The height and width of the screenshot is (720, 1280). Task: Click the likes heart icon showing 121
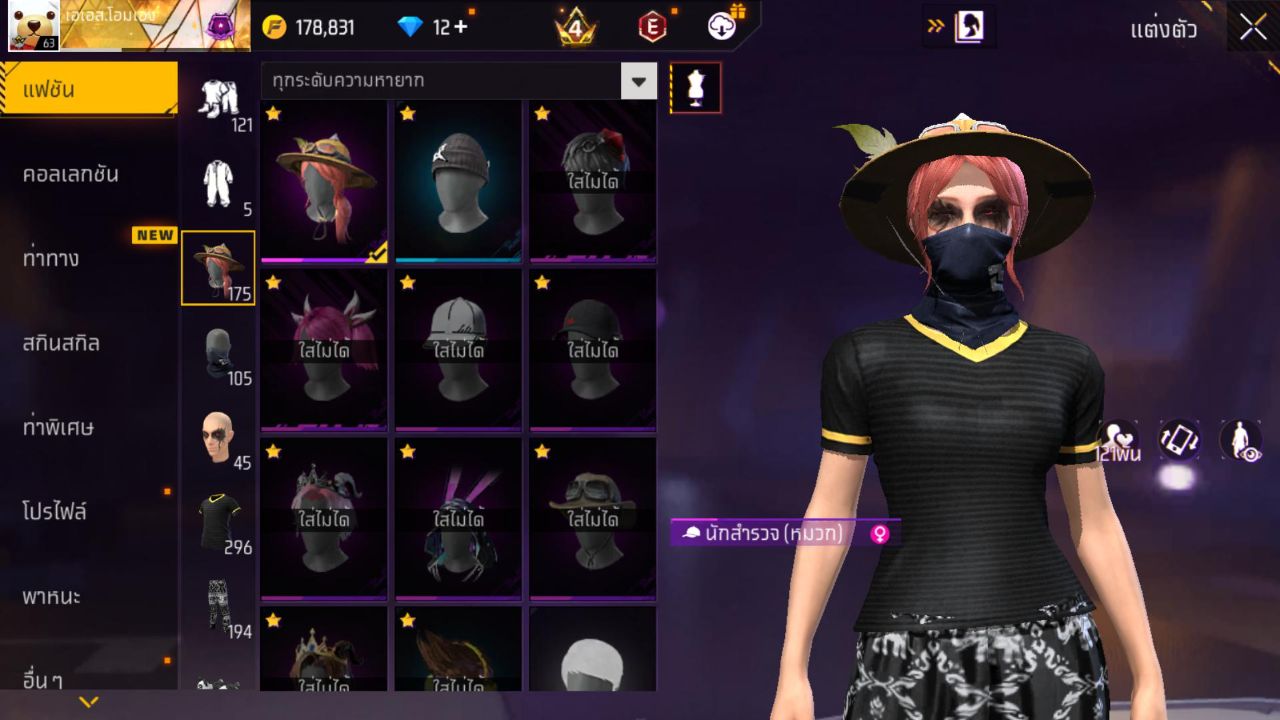pos(1118,440)
